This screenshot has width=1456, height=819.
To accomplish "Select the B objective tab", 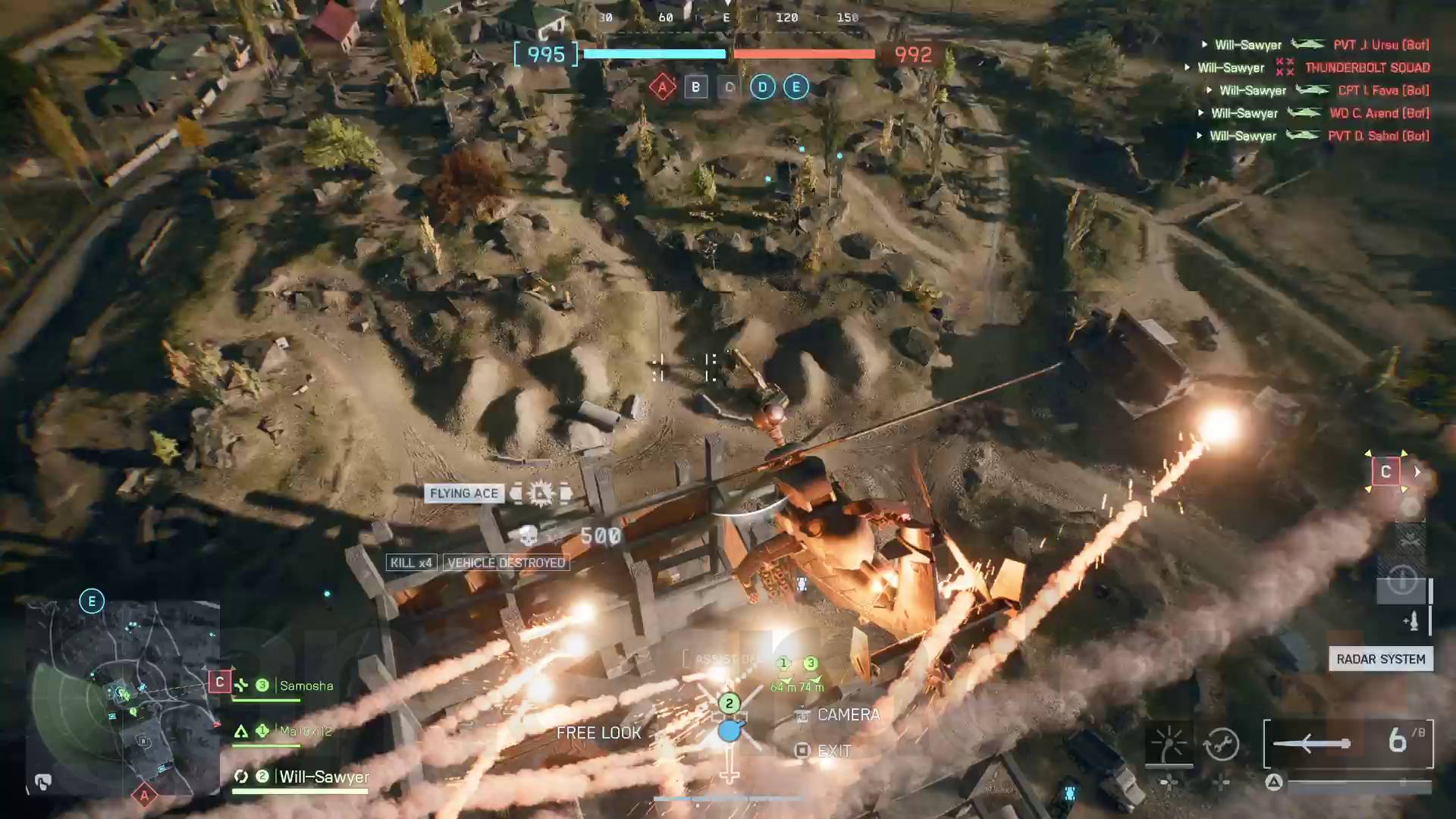I will tap(695, 86).
